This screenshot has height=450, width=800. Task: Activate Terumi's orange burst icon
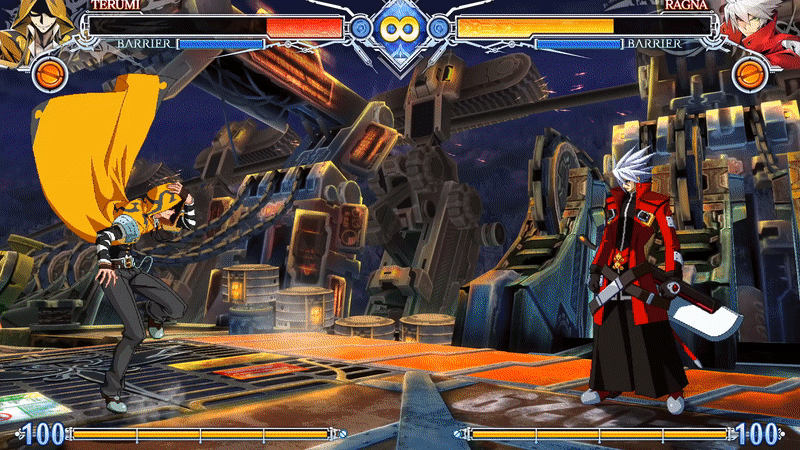coord(49,73)
